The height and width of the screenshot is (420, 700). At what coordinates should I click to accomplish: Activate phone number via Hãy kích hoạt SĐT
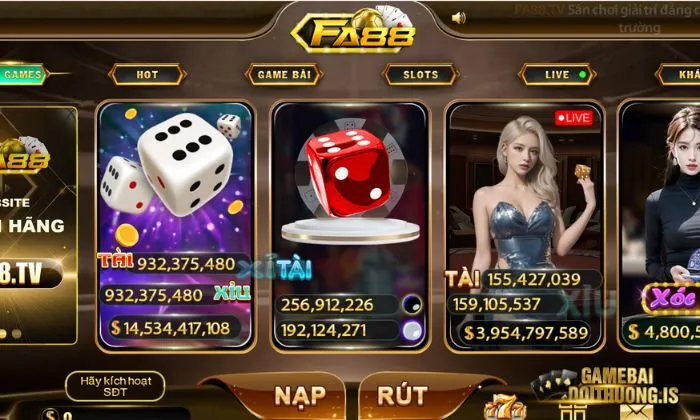pyautogui.click(x=115, y=386)
